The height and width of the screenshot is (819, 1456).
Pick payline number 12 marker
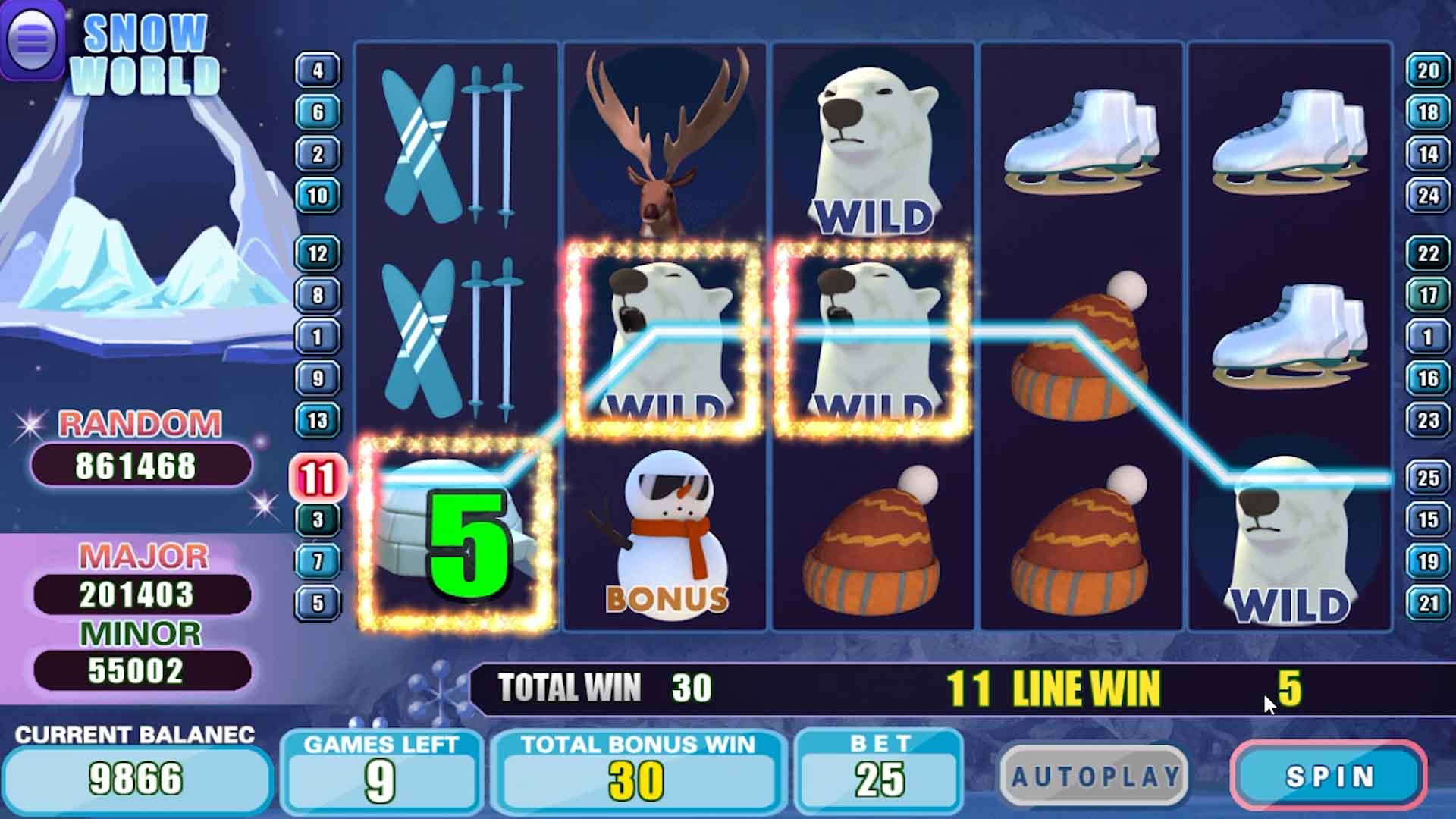[x=318, y=253]
